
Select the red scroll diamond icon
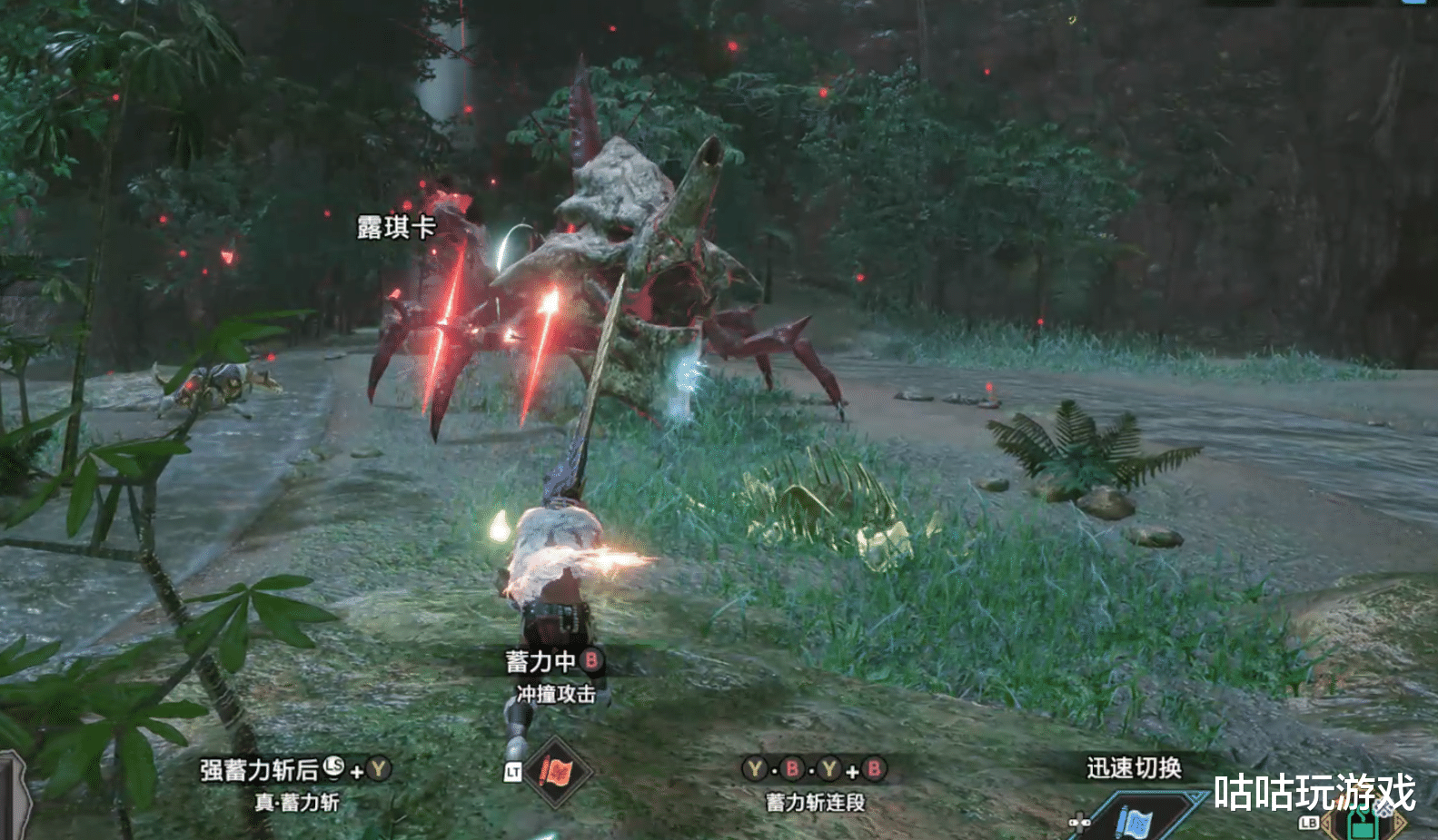point(557,772)
